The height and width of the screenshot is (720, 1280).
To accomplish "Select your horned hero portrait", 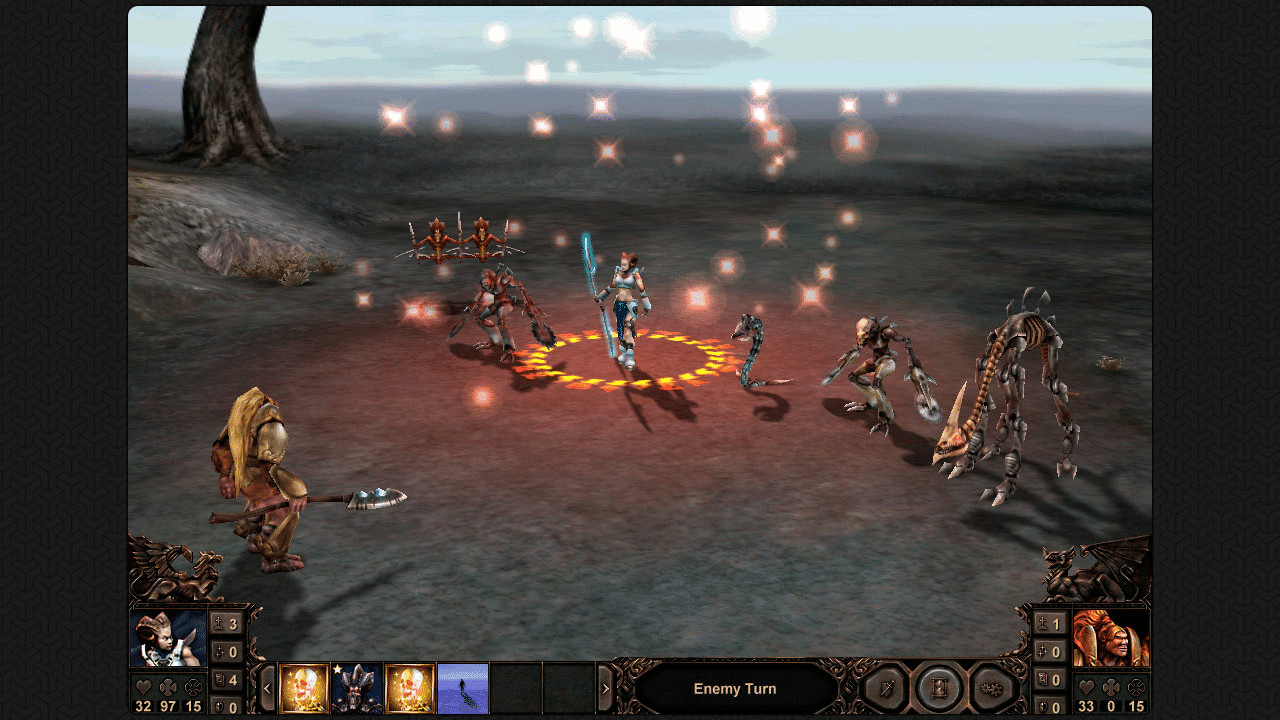I will tap(168, 639).
